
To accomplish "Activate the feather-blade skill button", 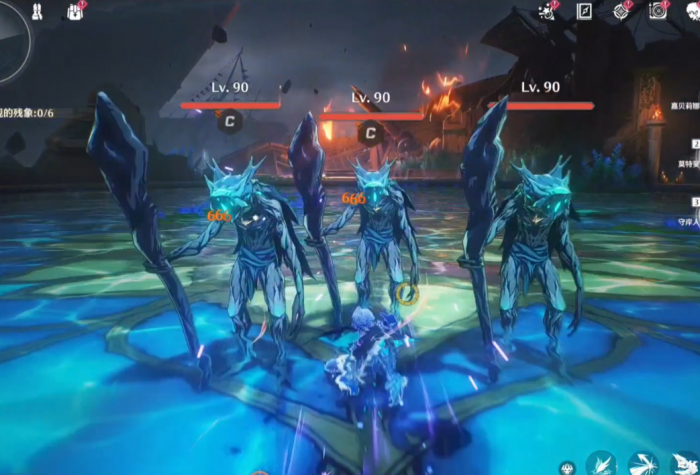I will [601, 463].
